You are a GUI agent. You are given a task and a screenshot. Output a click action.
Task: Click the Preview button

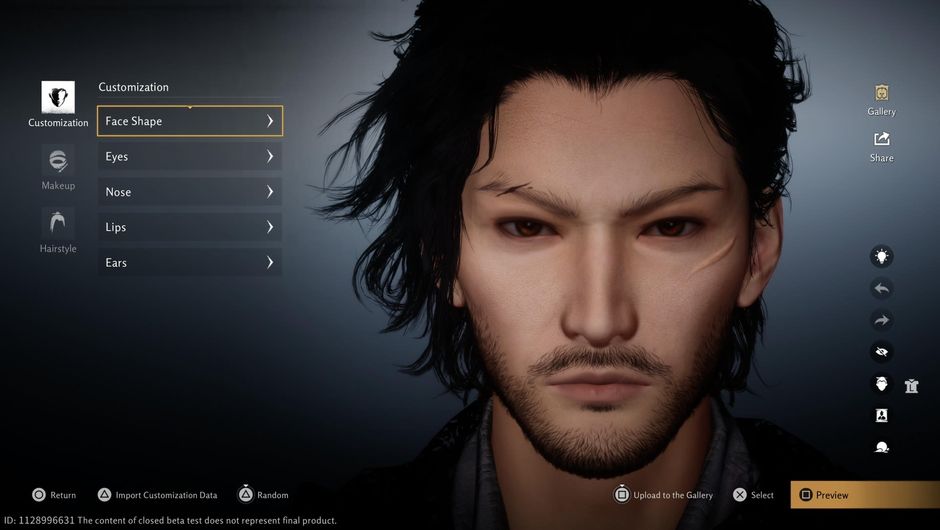[864, 495]
